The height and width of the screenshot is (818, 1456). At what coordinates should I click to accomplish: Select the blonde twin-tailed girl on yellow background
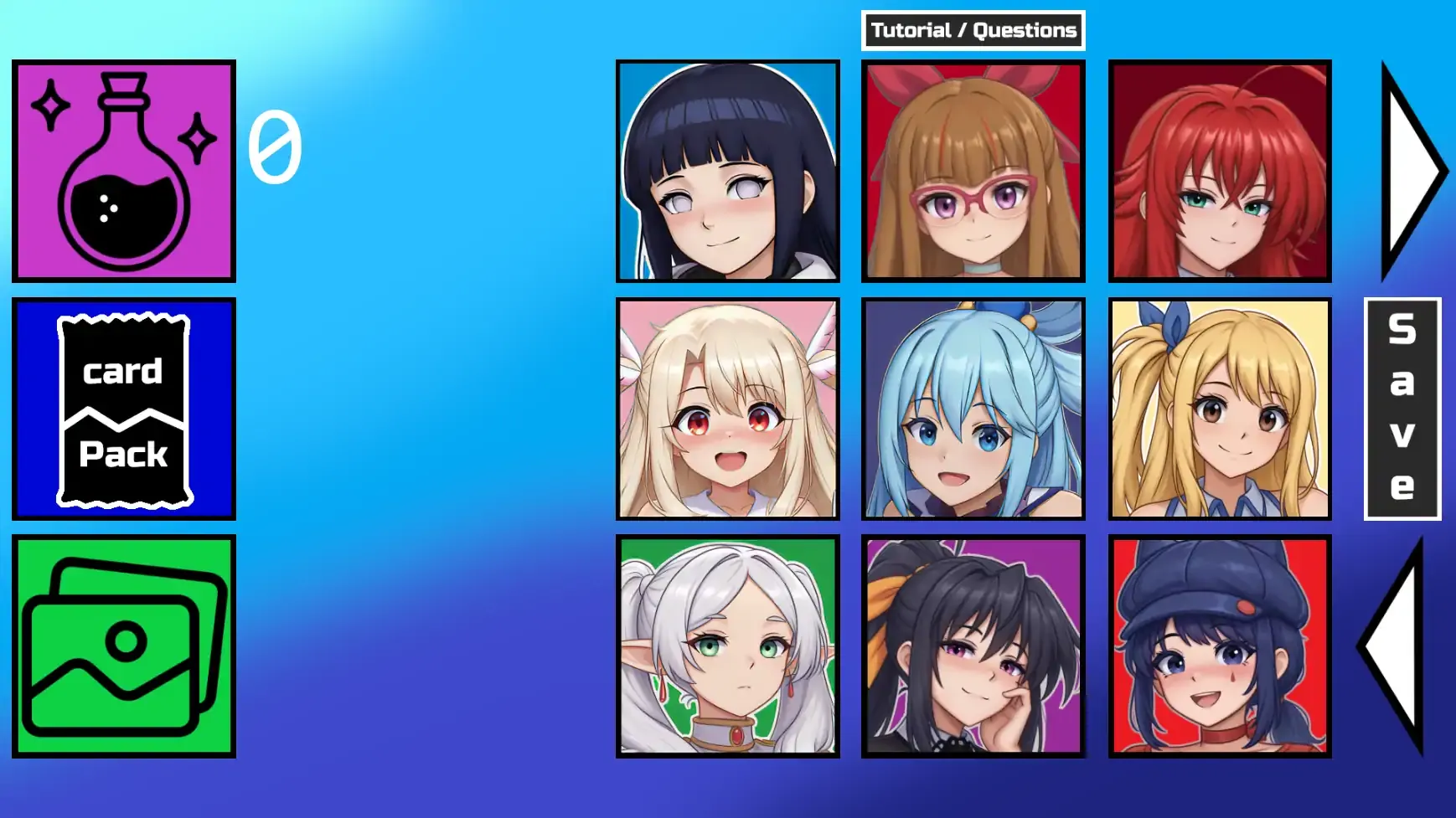point(1219,410)
